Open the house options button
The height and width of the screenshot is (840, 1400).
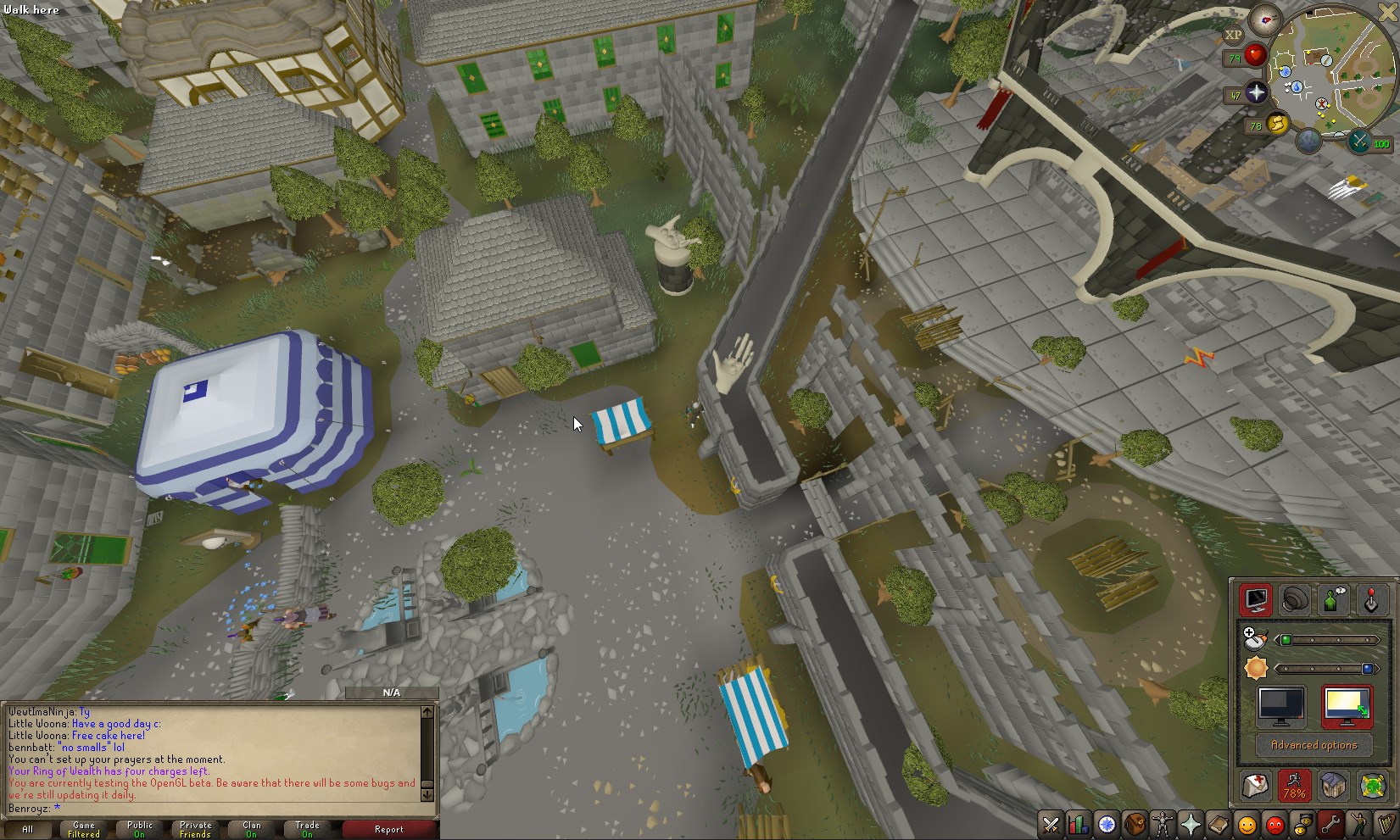coord(1333,786)
